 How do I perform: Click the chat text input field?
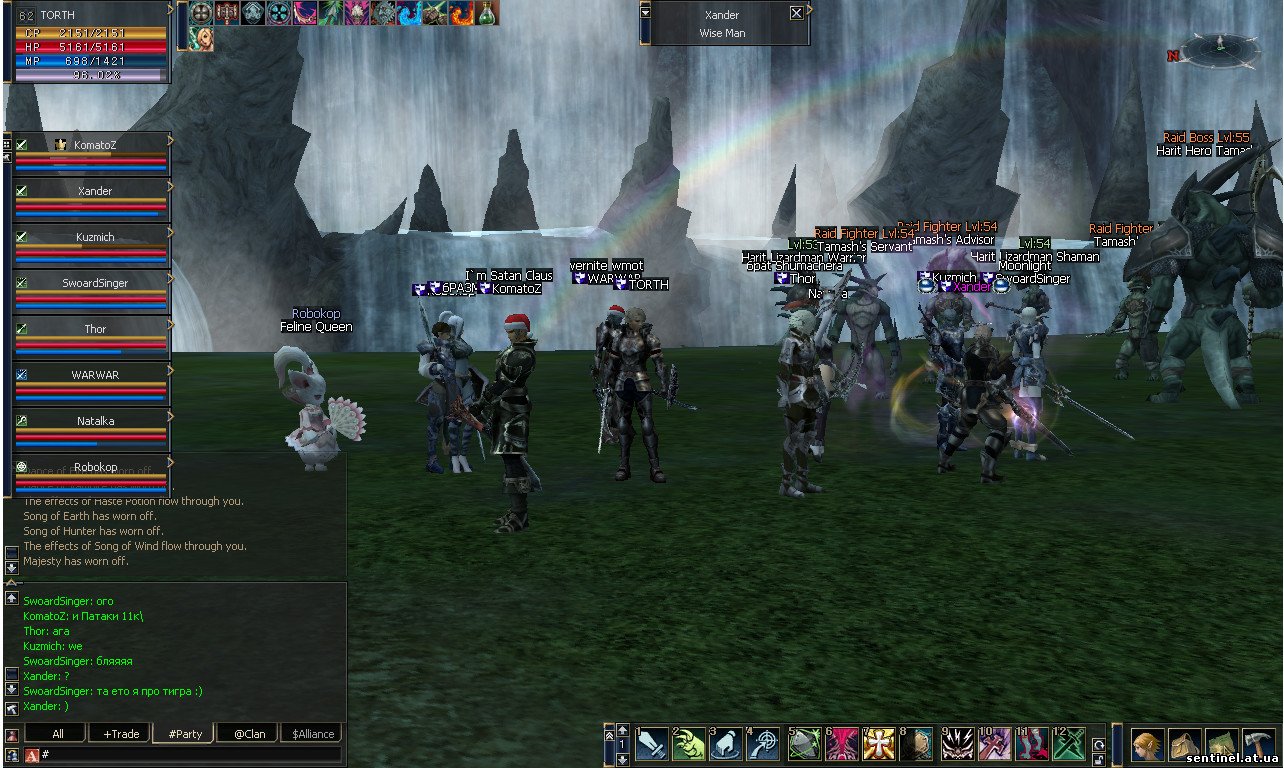coord(190,754)
